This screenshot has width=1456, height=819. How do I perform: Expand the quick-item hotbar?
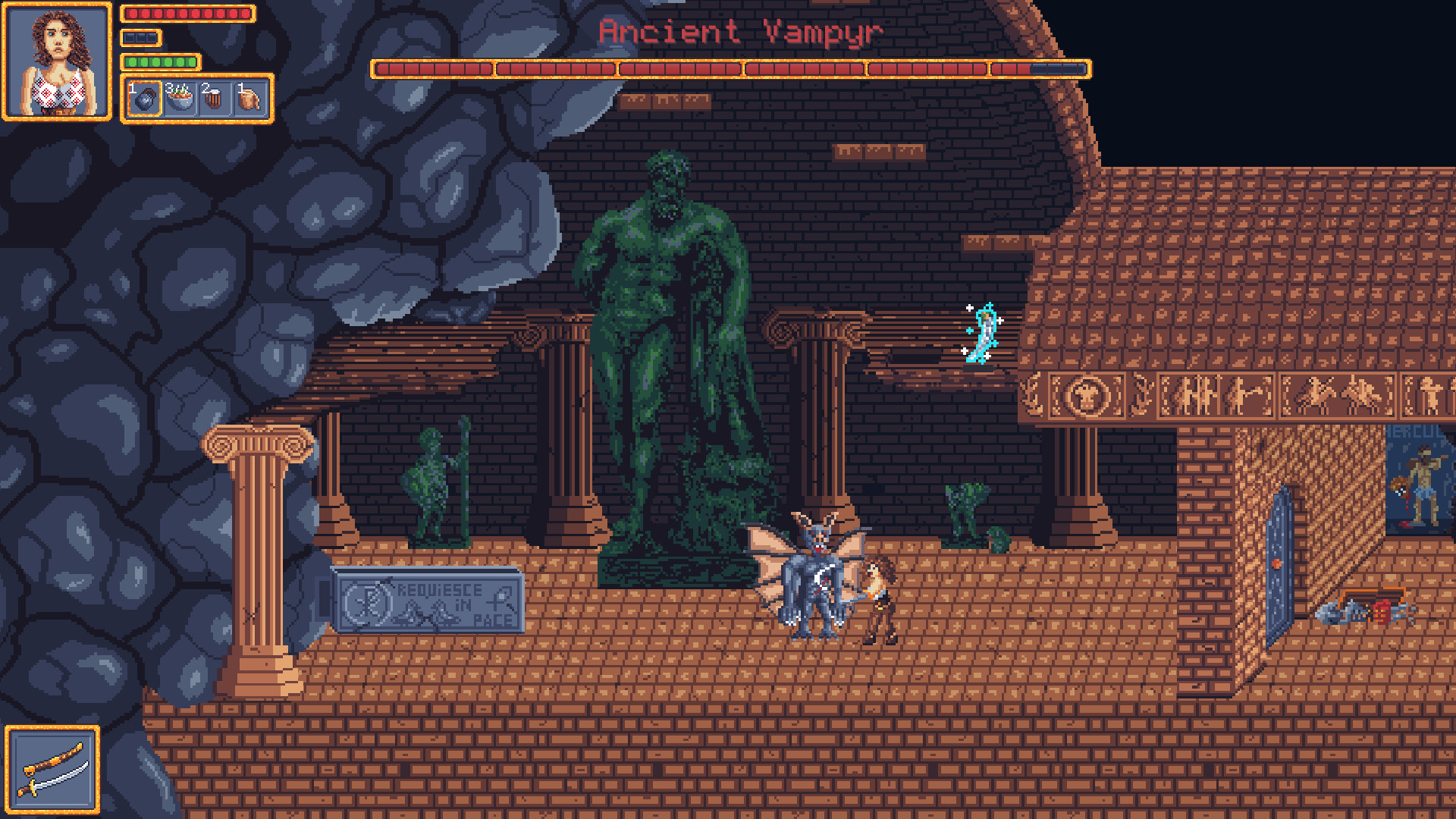click(196, 99)
